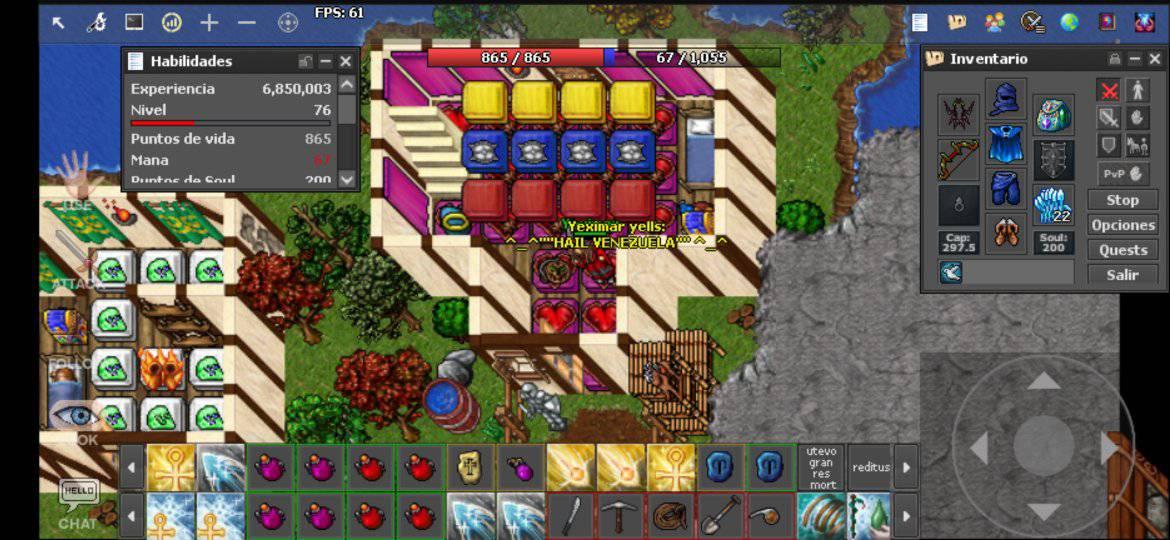Select the pickaxe hotbar slot

click(x=621, y=517)
